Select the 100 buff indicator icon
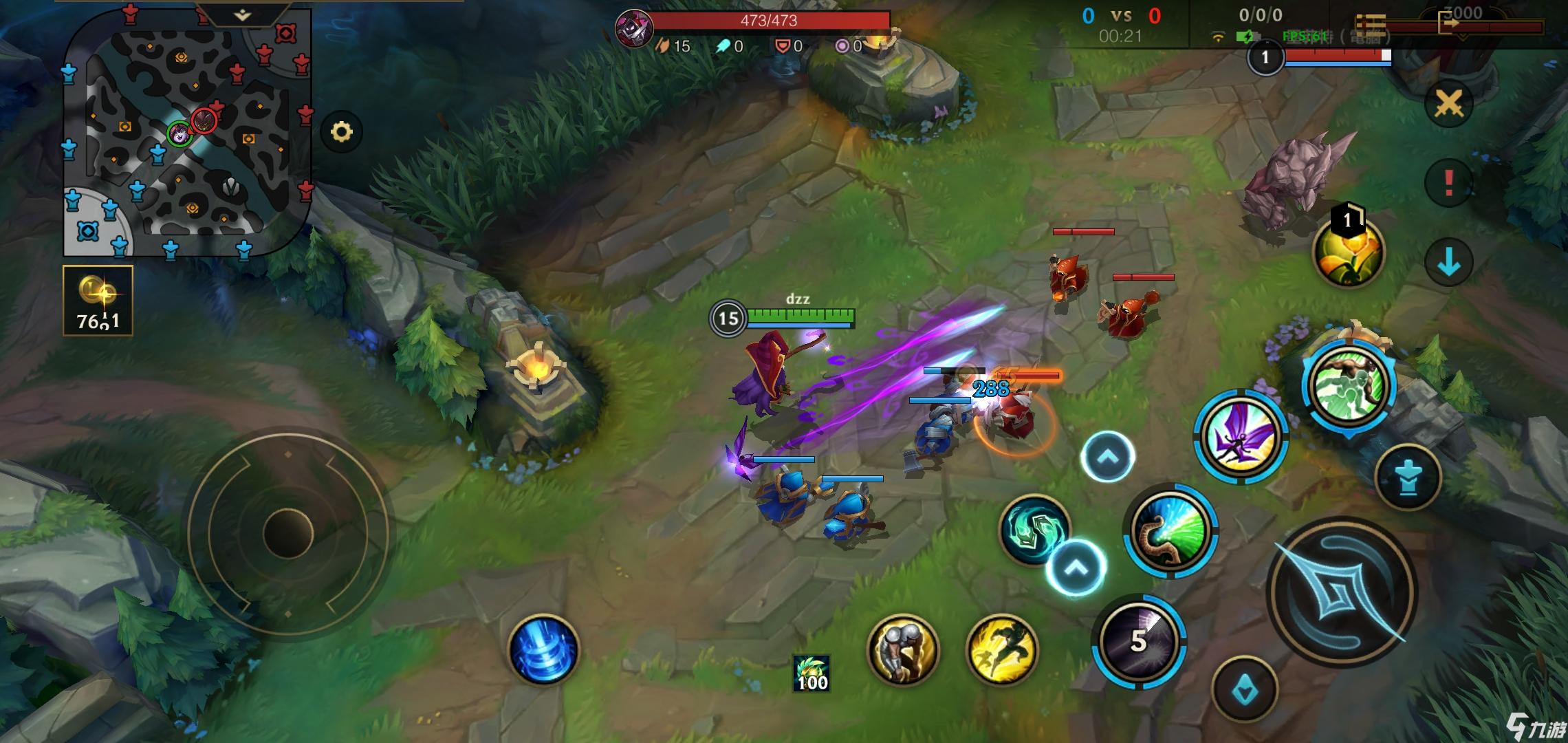This screenshot has height=743, width=1568. click(812, 673)
